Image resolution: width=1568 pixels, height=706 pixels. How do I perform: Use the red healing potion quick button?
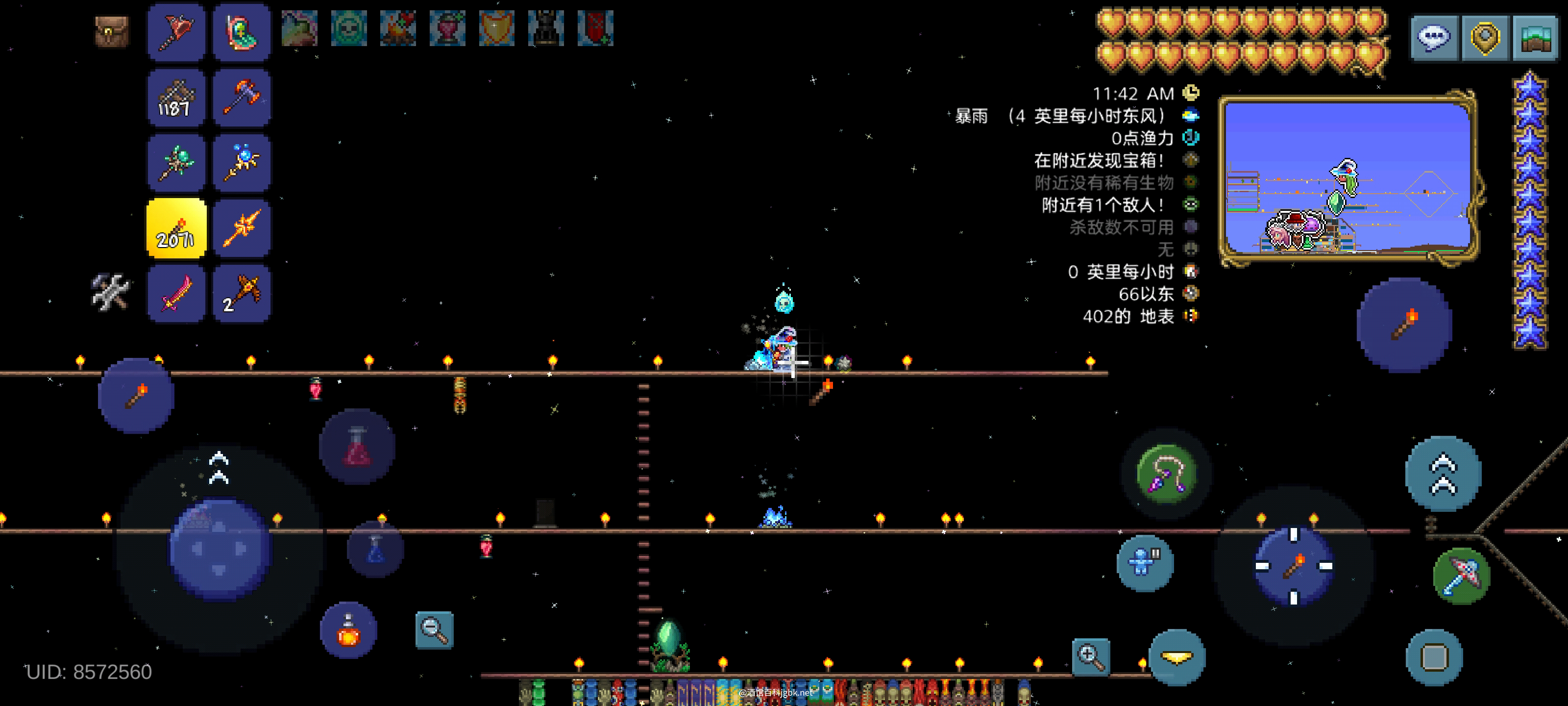[x=357, y=447]
